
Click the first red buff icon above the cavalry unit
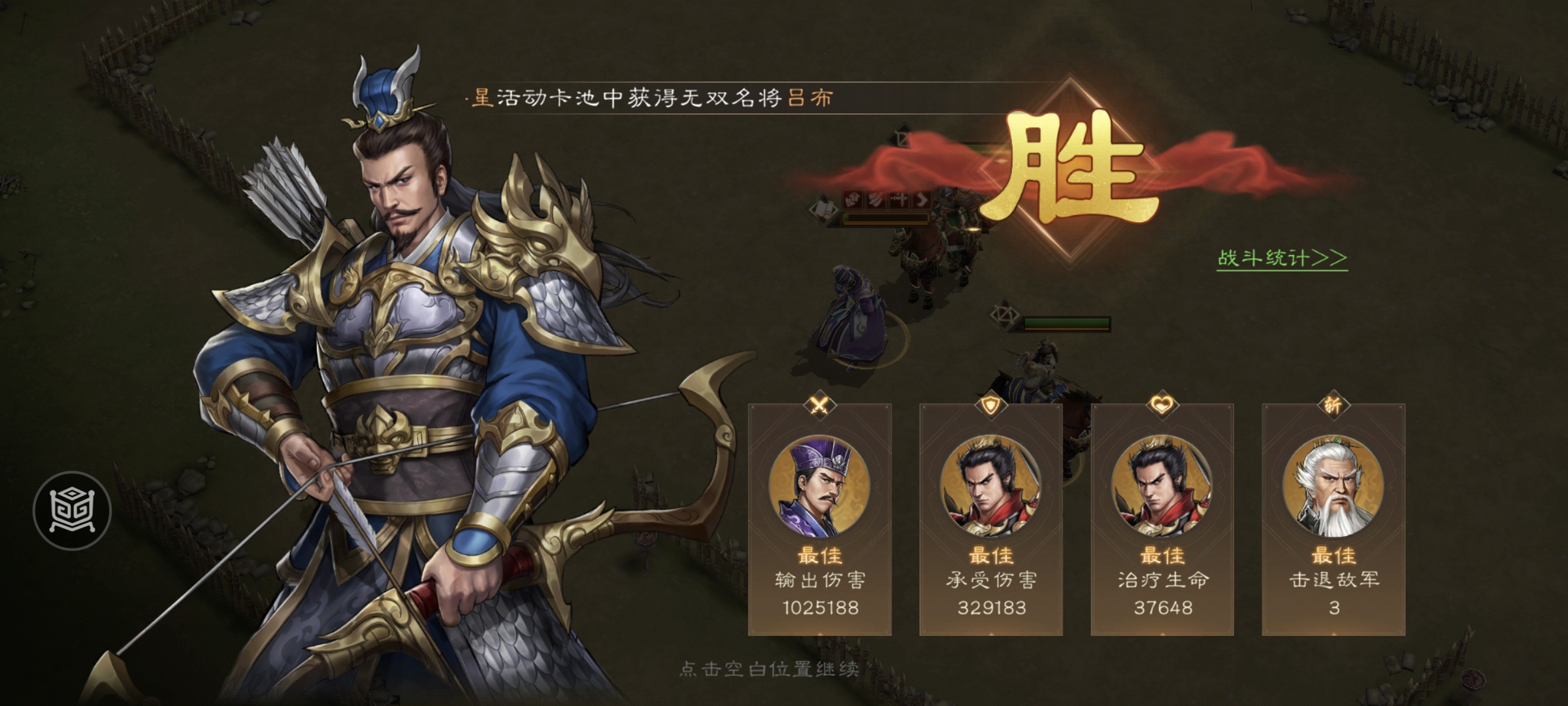(x=853, y=200)
